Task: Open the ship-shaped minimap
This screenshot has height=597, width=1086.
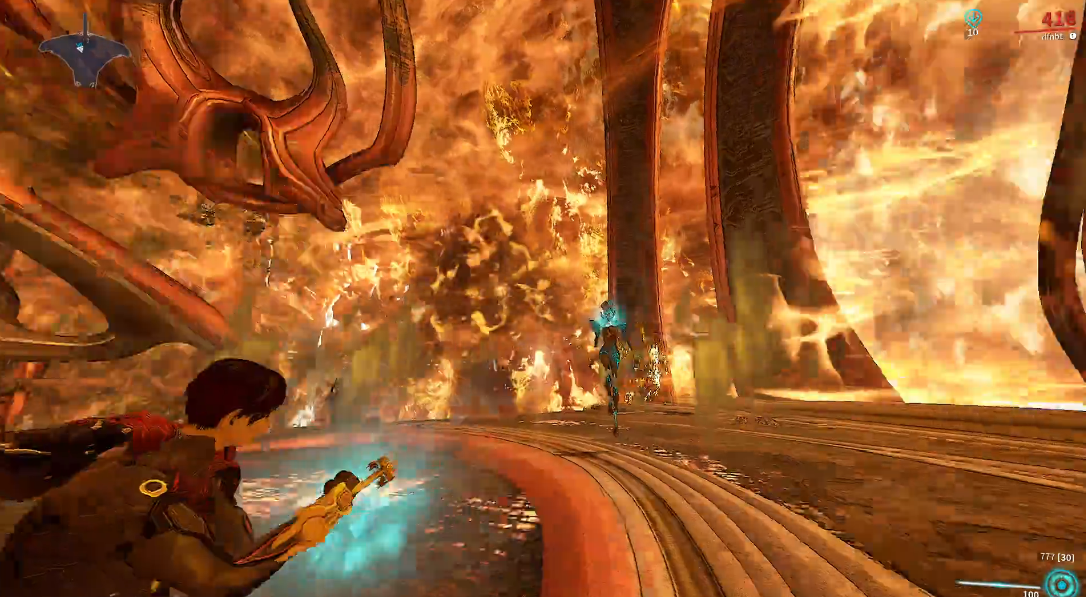Action: (85, 56)
